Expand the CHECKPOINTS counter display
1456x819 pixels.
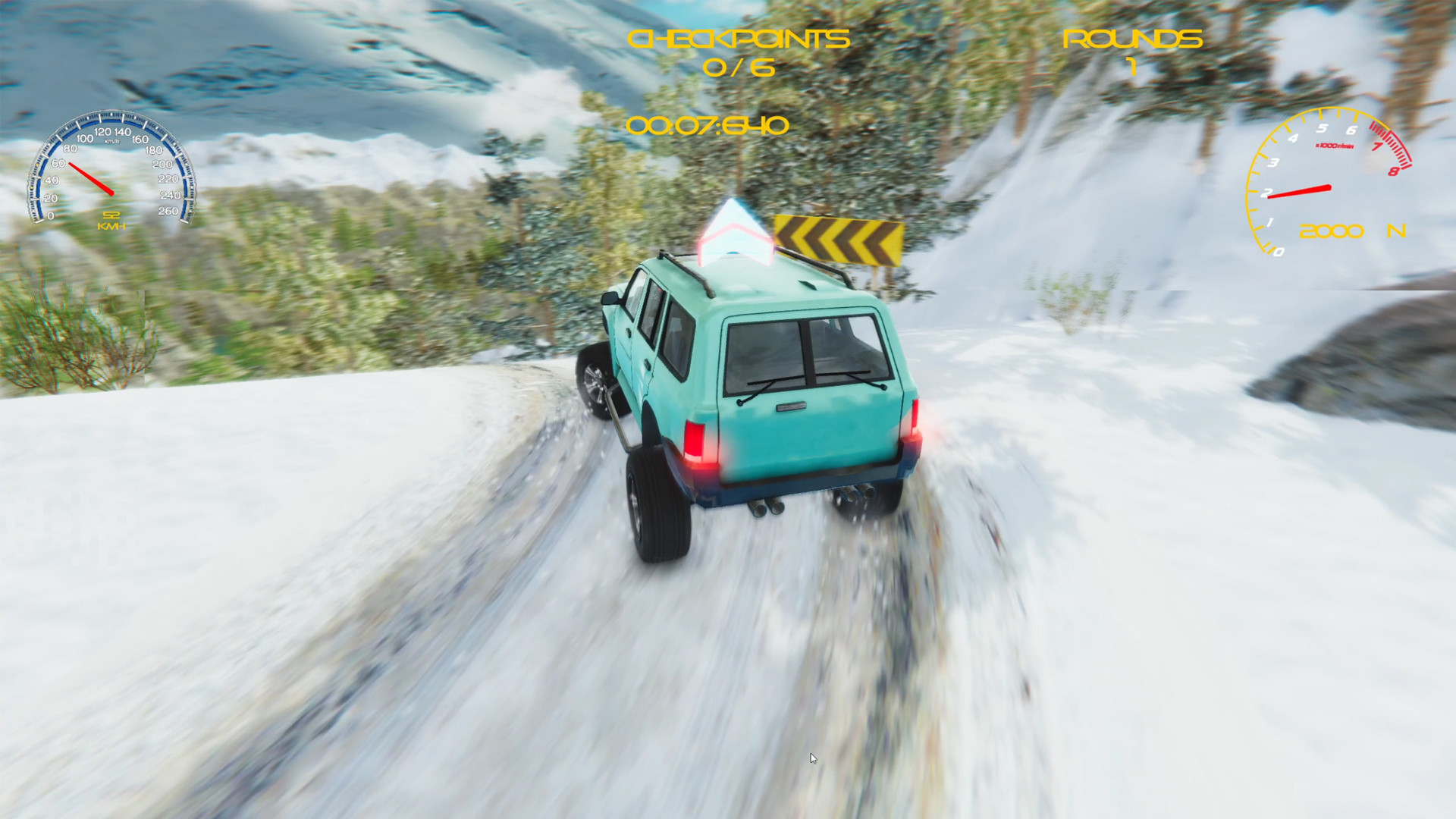pos(737,53)
